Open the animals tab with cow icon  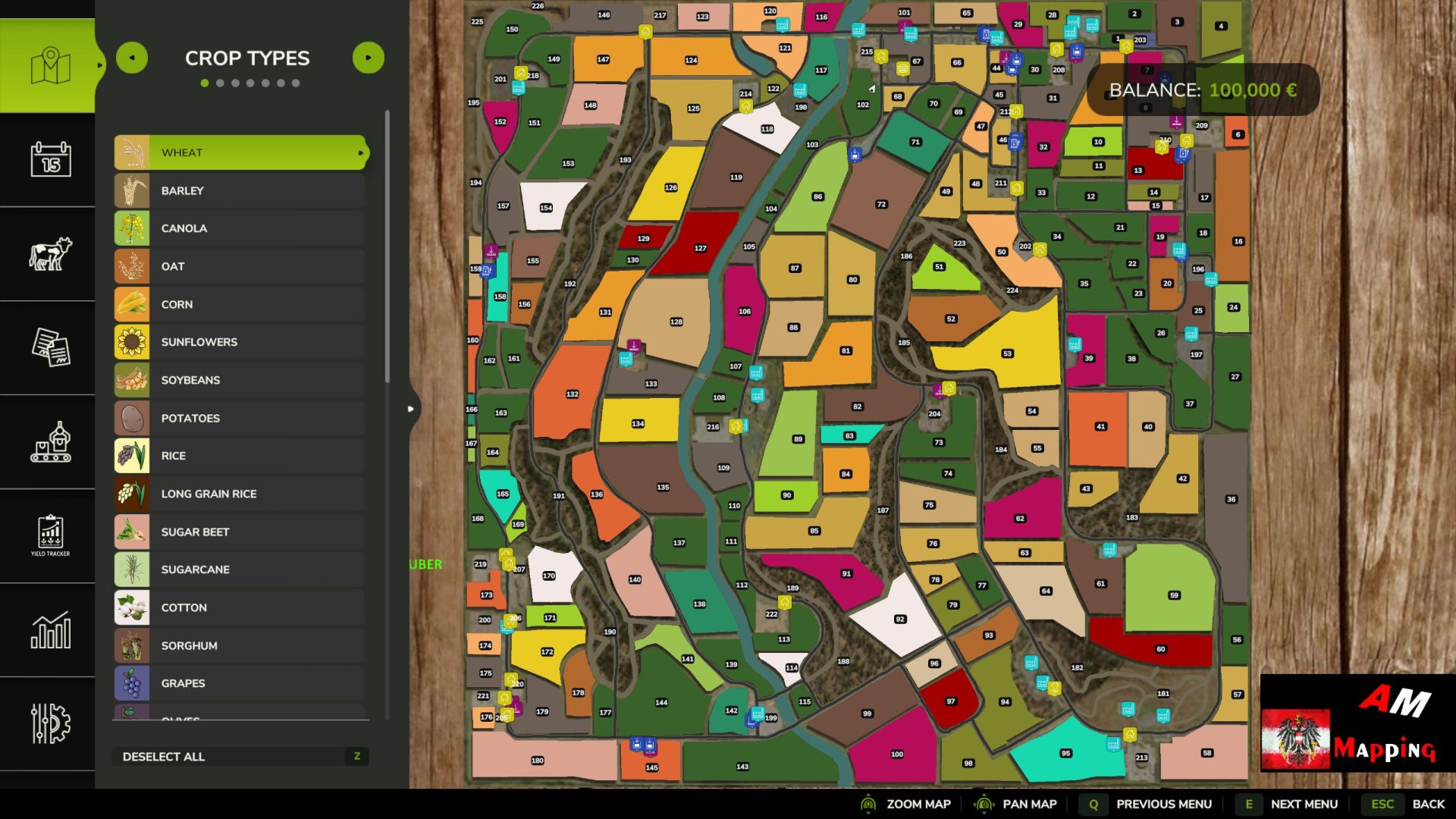[50, 254]
